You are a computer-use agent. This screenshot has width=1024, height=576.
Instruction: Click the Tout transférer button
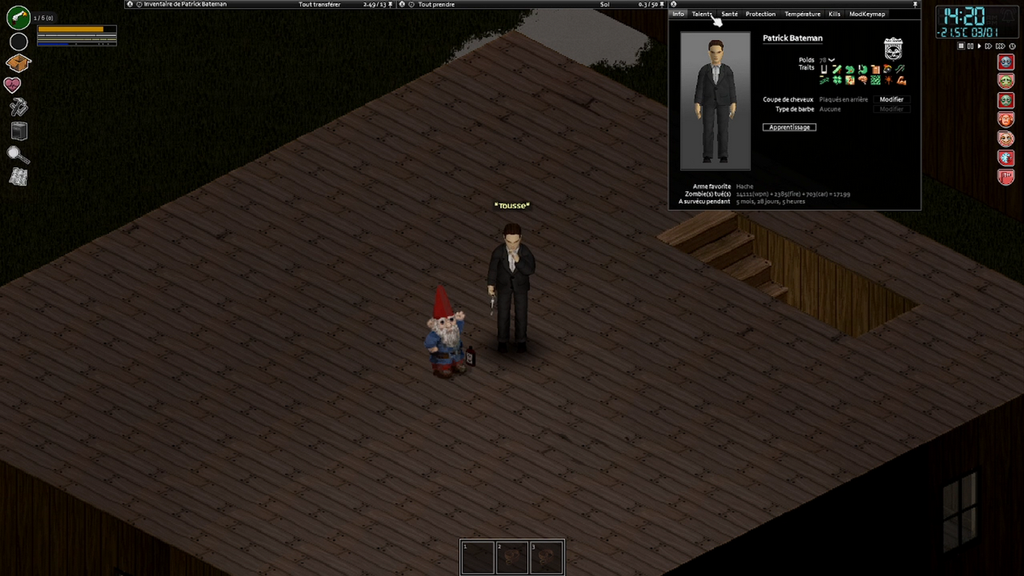319,4
